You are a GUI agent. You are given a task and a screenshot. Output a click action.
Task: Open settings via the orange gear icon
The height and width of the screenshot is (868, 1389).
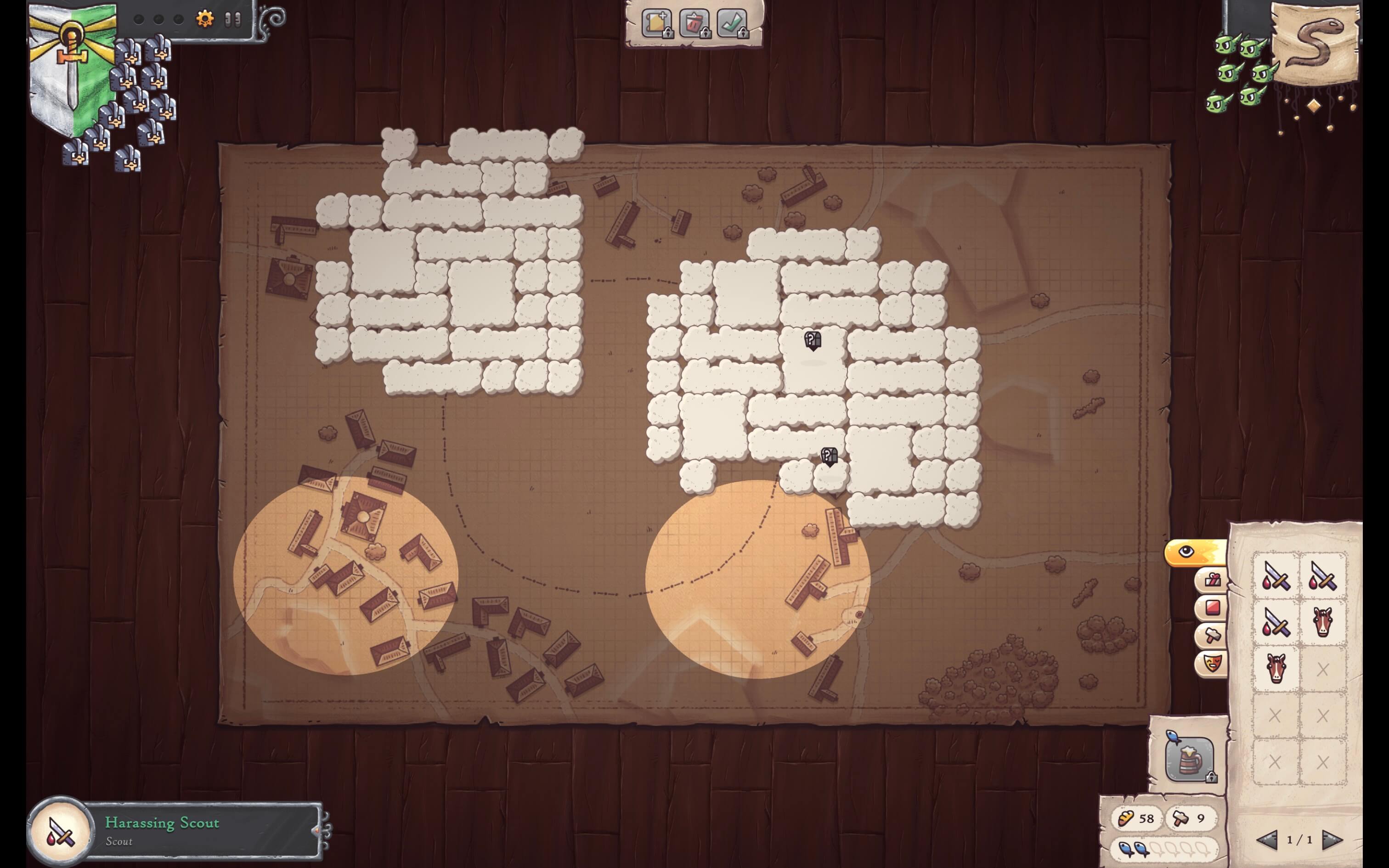tap(204, 19)
